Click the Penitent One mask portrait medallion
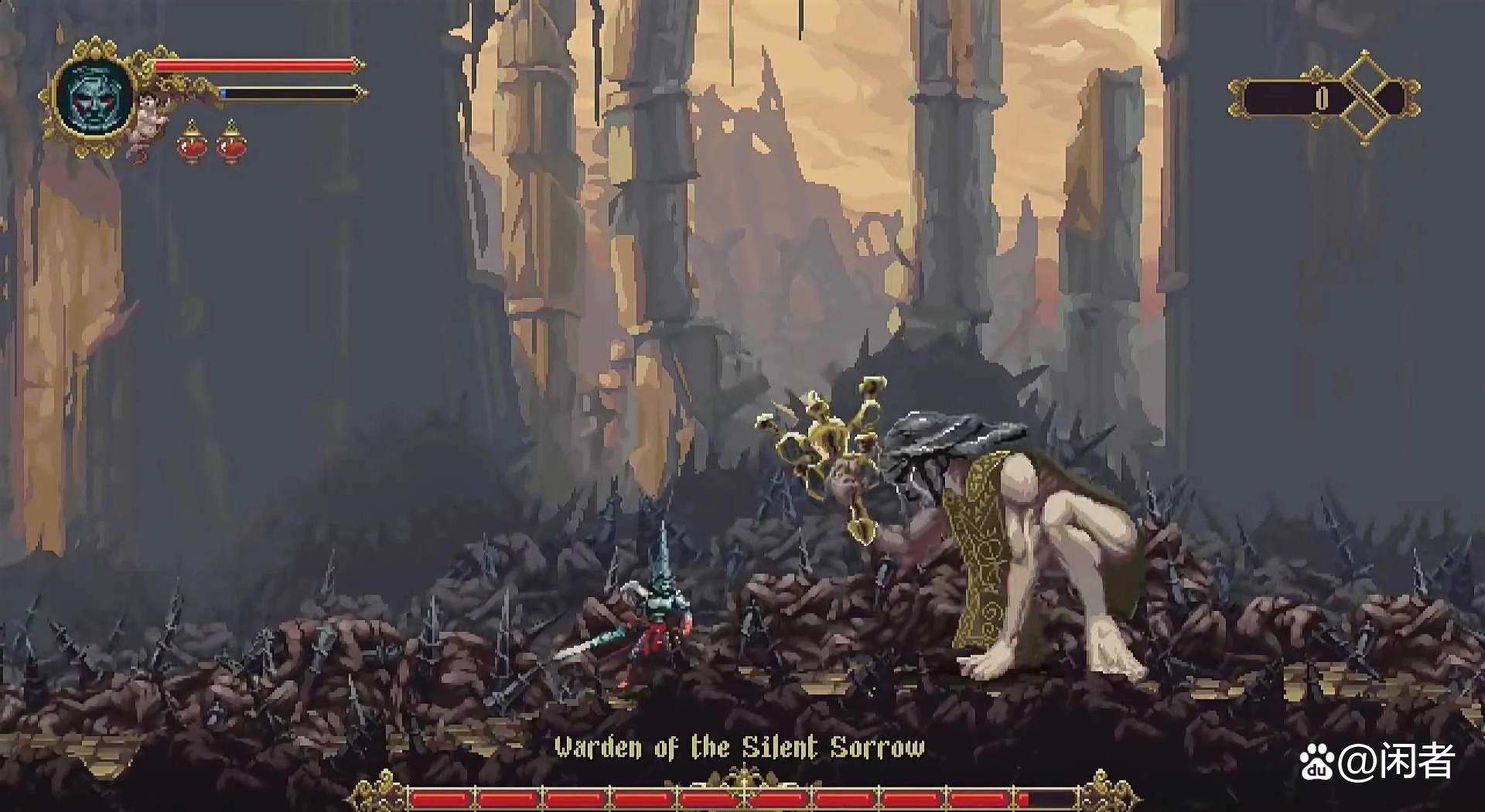The image size is (1485, 812). pyautogui.click(x=94, y=99)
